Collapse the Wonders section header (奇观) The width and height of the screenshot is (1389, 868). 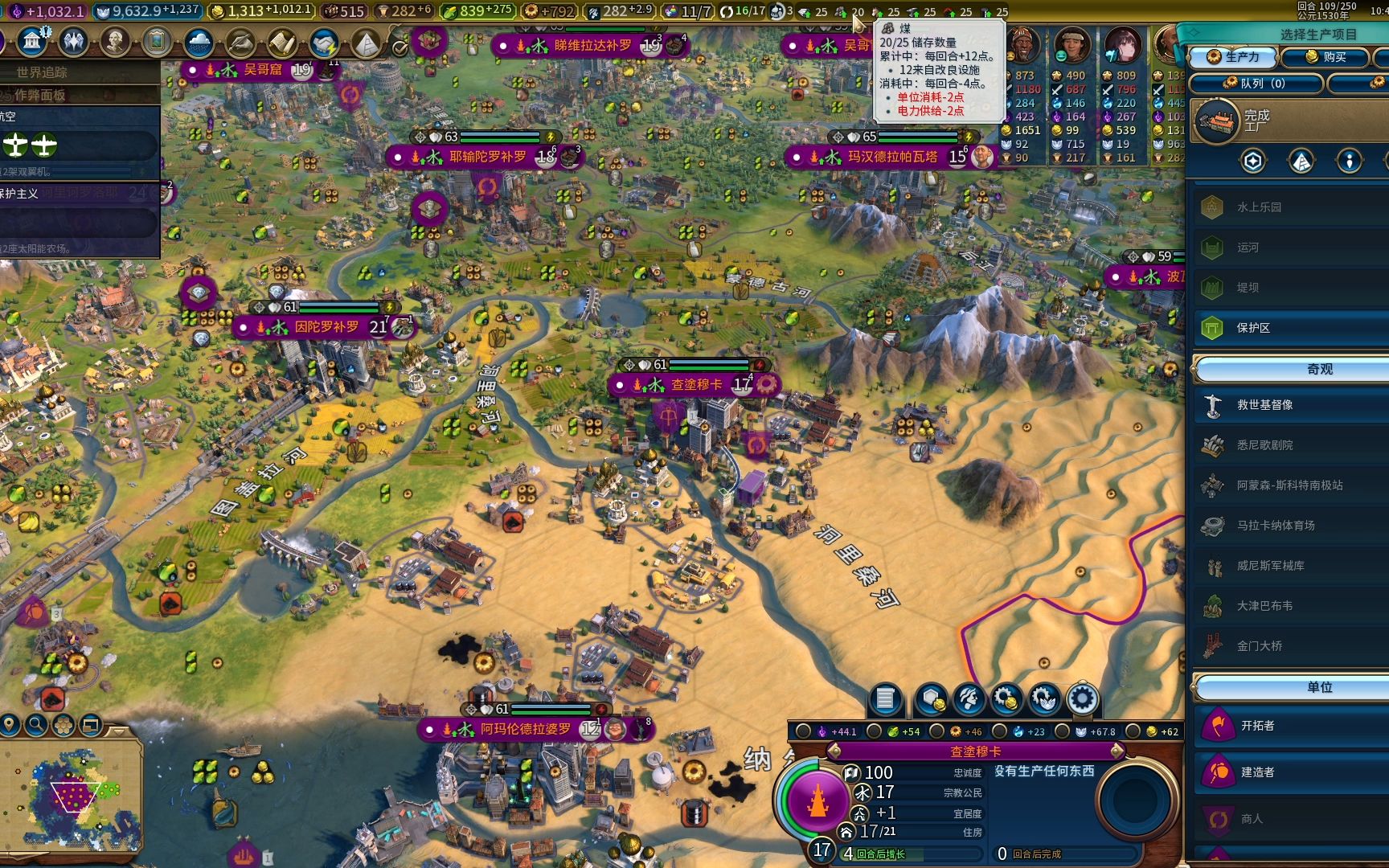pyautogui.click(x=1319, y=370)
